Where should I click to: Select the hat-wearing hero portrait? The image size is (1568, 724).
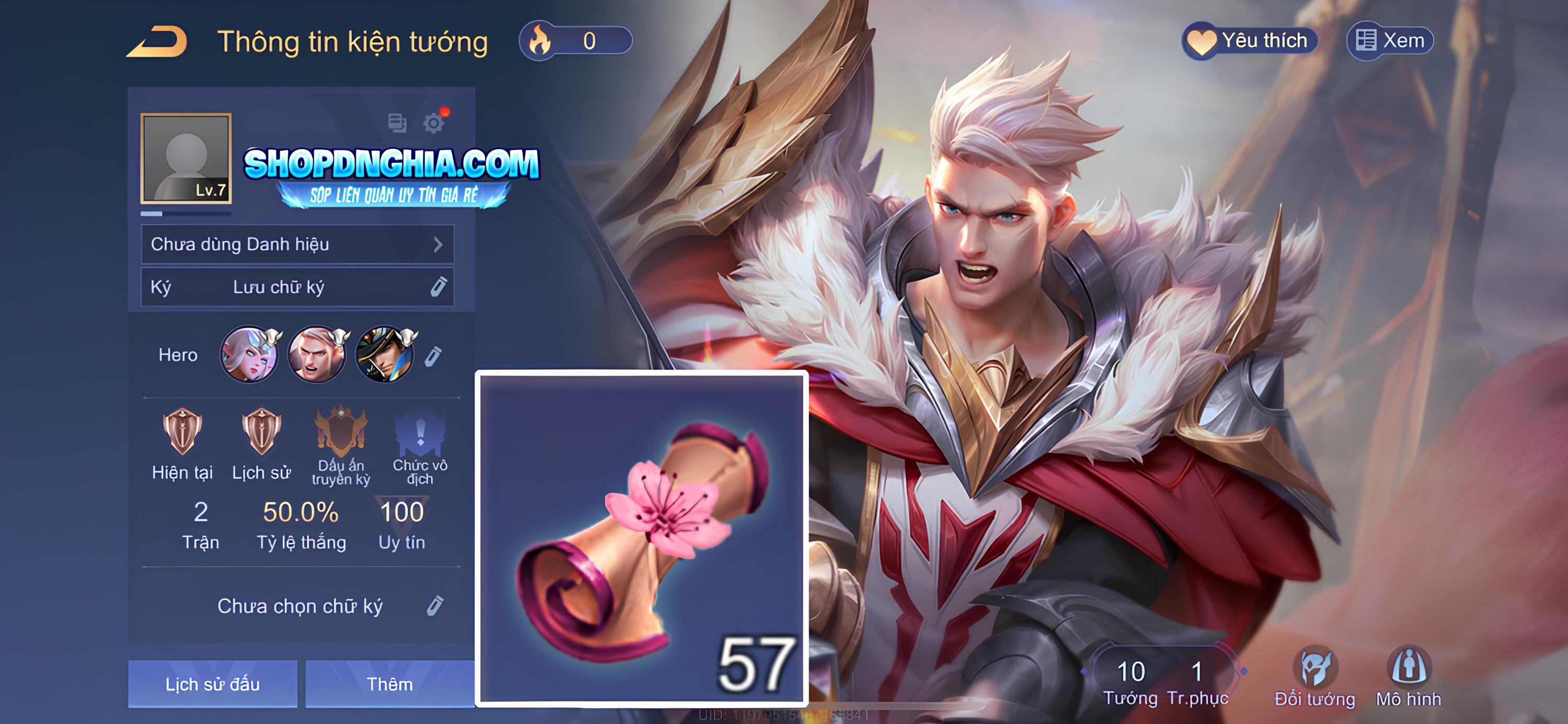[385, 355]
